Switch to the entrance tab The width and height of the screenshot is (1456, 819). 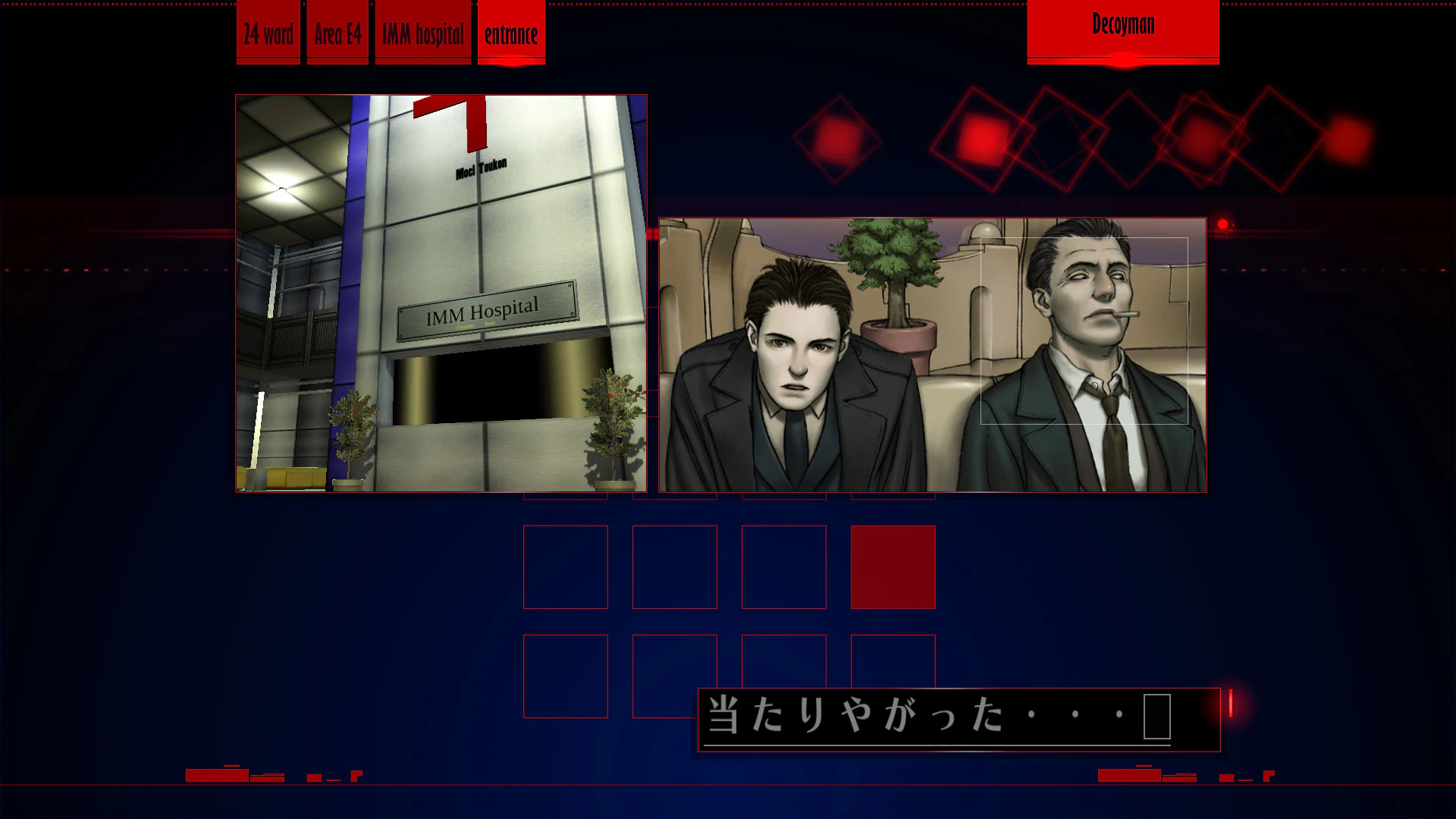point(510,32)
